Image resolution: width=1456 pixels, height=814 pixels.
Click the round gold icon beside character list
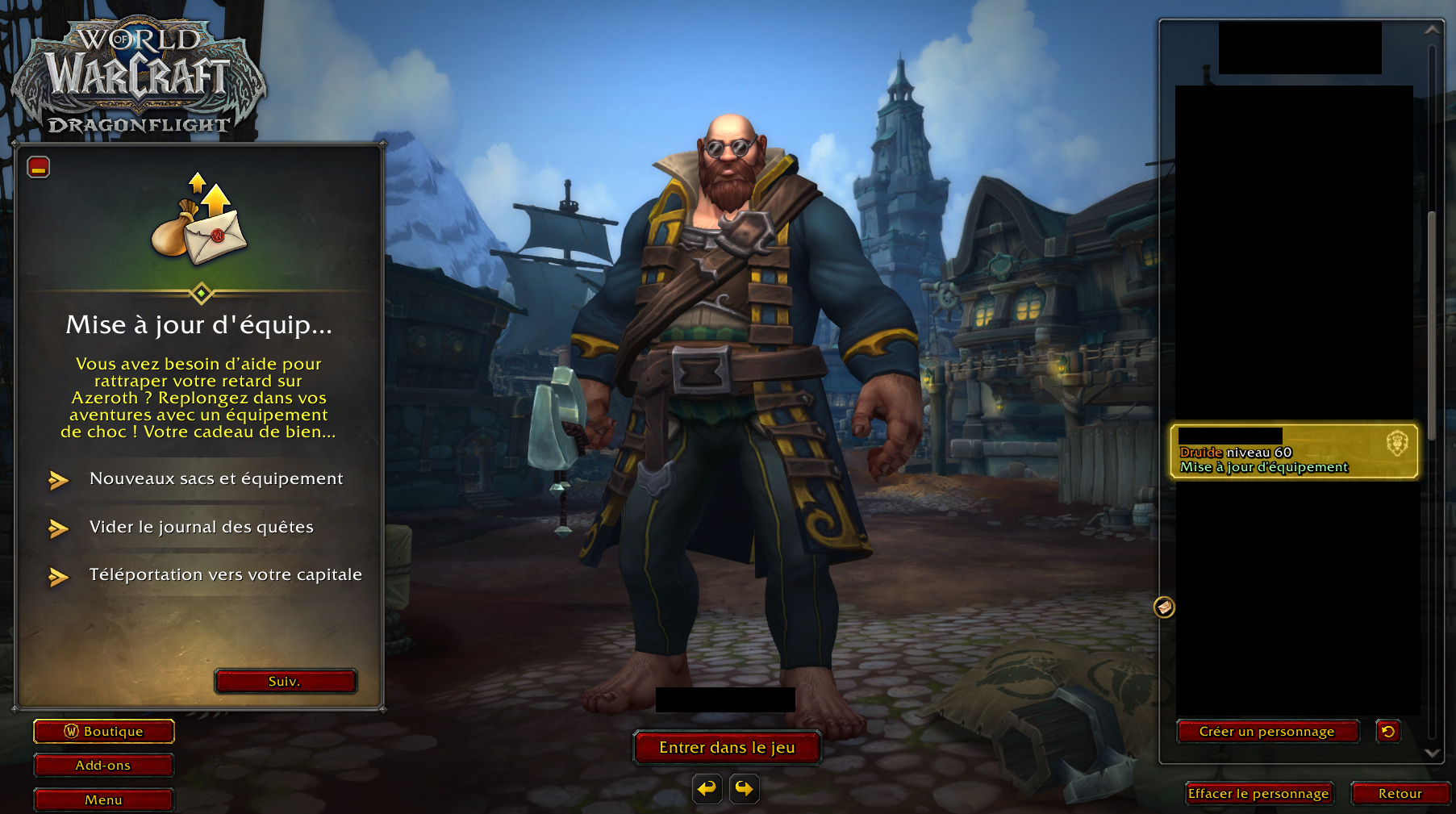[x=1164, y=607]
